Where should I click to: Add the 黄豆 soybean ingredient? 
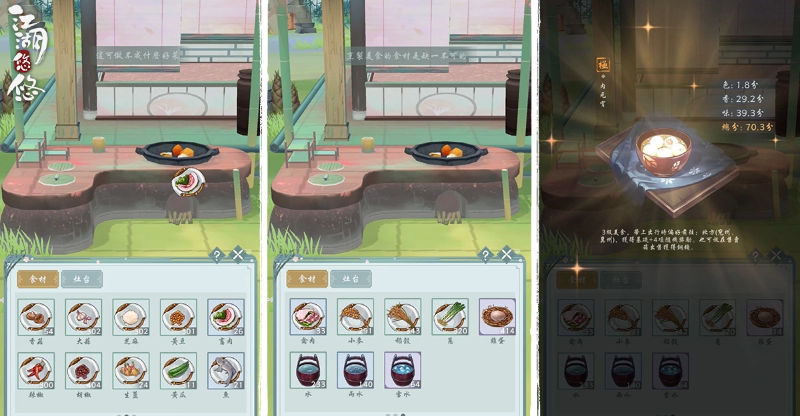pyautogui.click(x=178, y=316)
